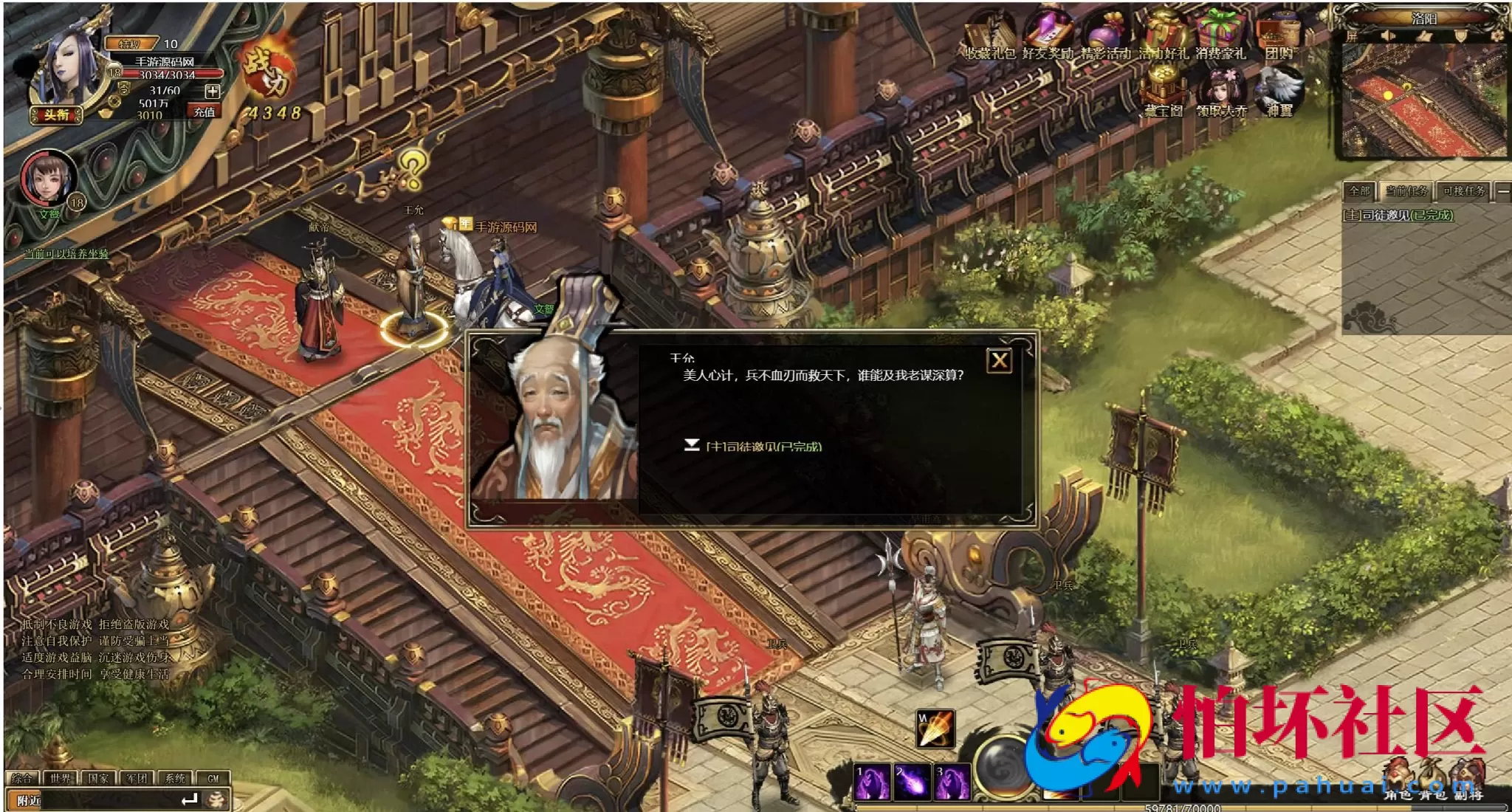The width and height of the screenshot is (1512, 812).
Task: Click the 文鸯 companion portrait
Action: tap(48, 179)
